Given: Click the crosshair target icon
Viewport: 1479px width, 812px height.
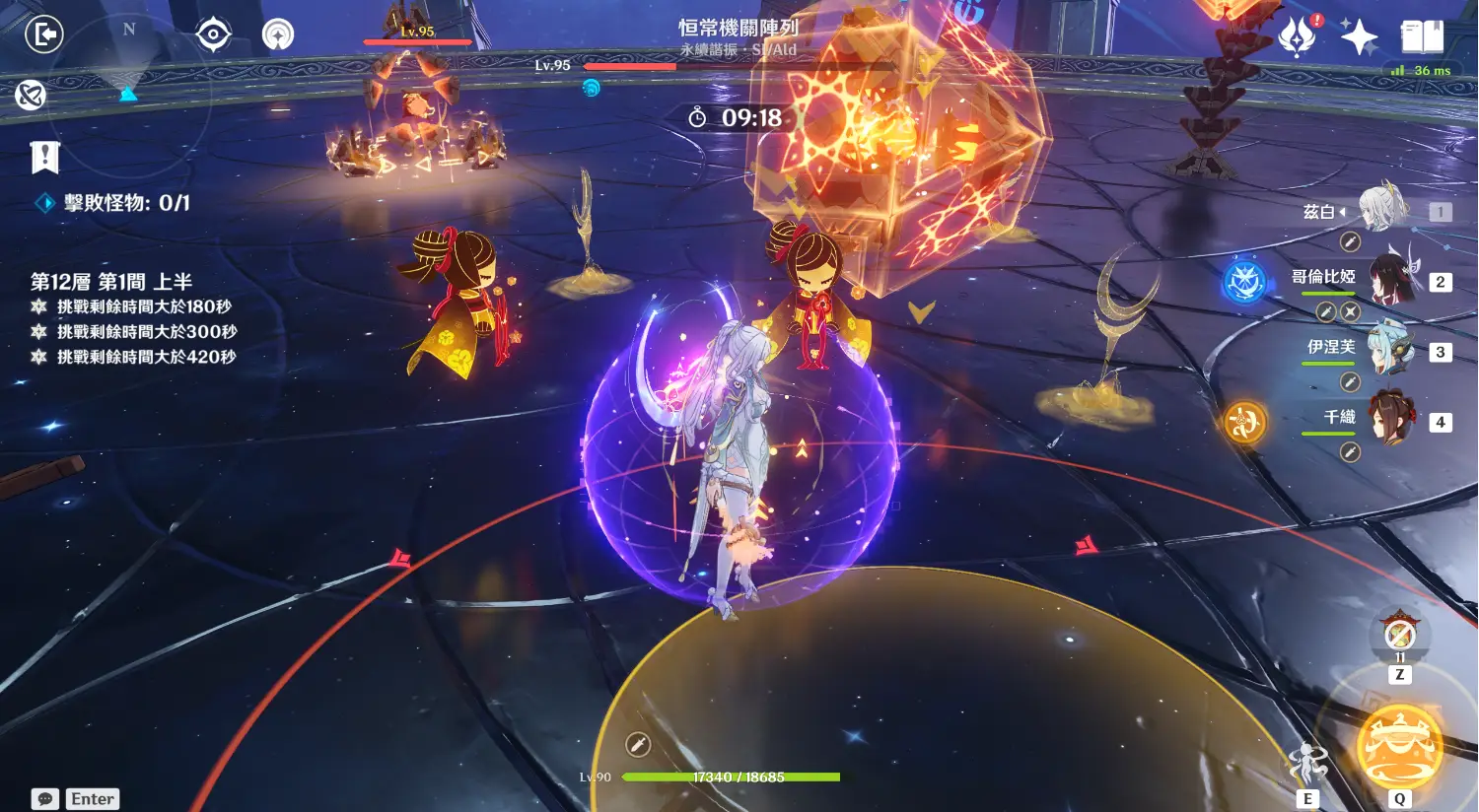Looking at the screenshot, I should (213, 35).
